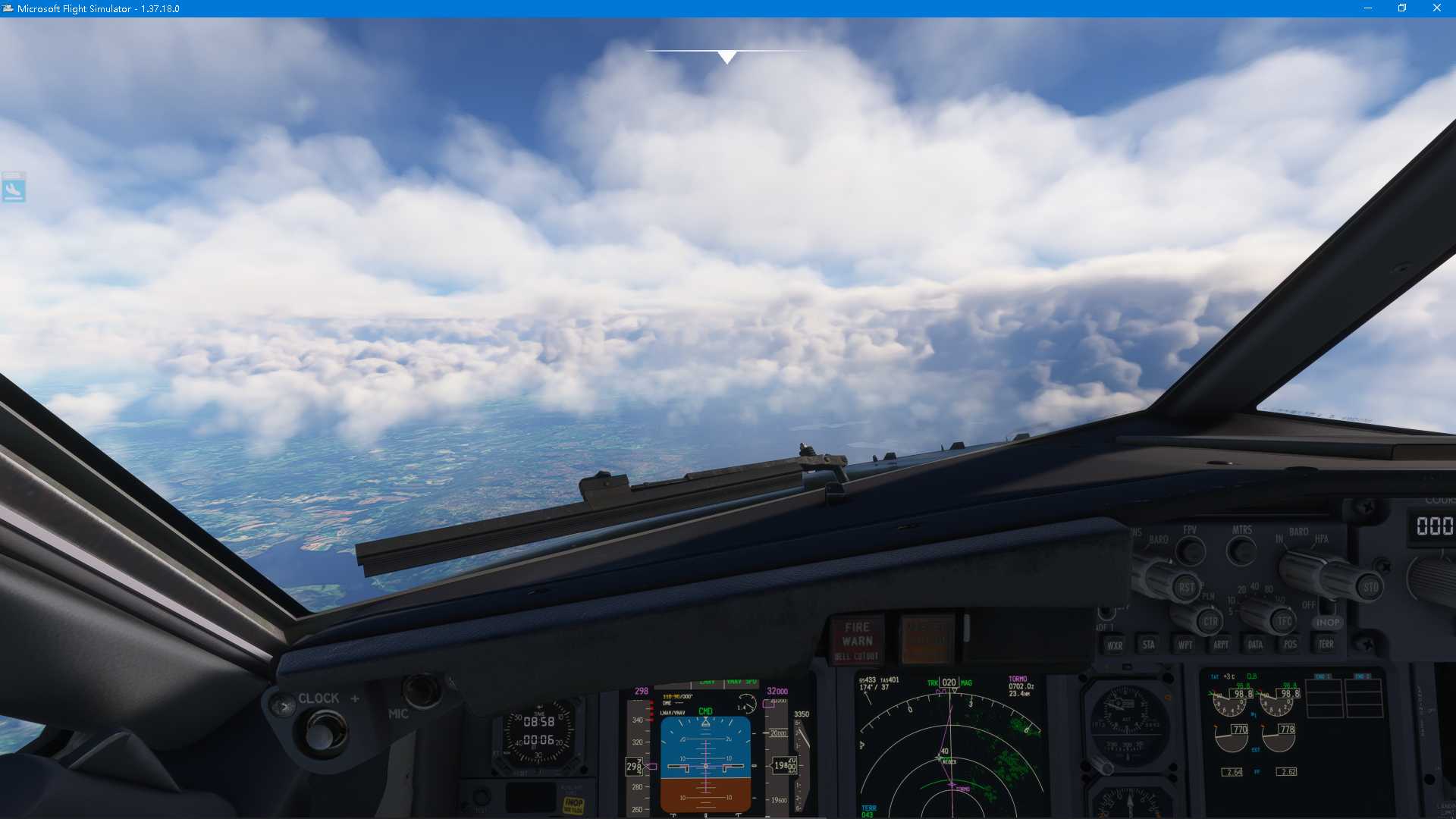This screenshot has width=1456, height=819.
Task: Click the TFC traffic range selector knob
Action: (x=1283, y=622)
